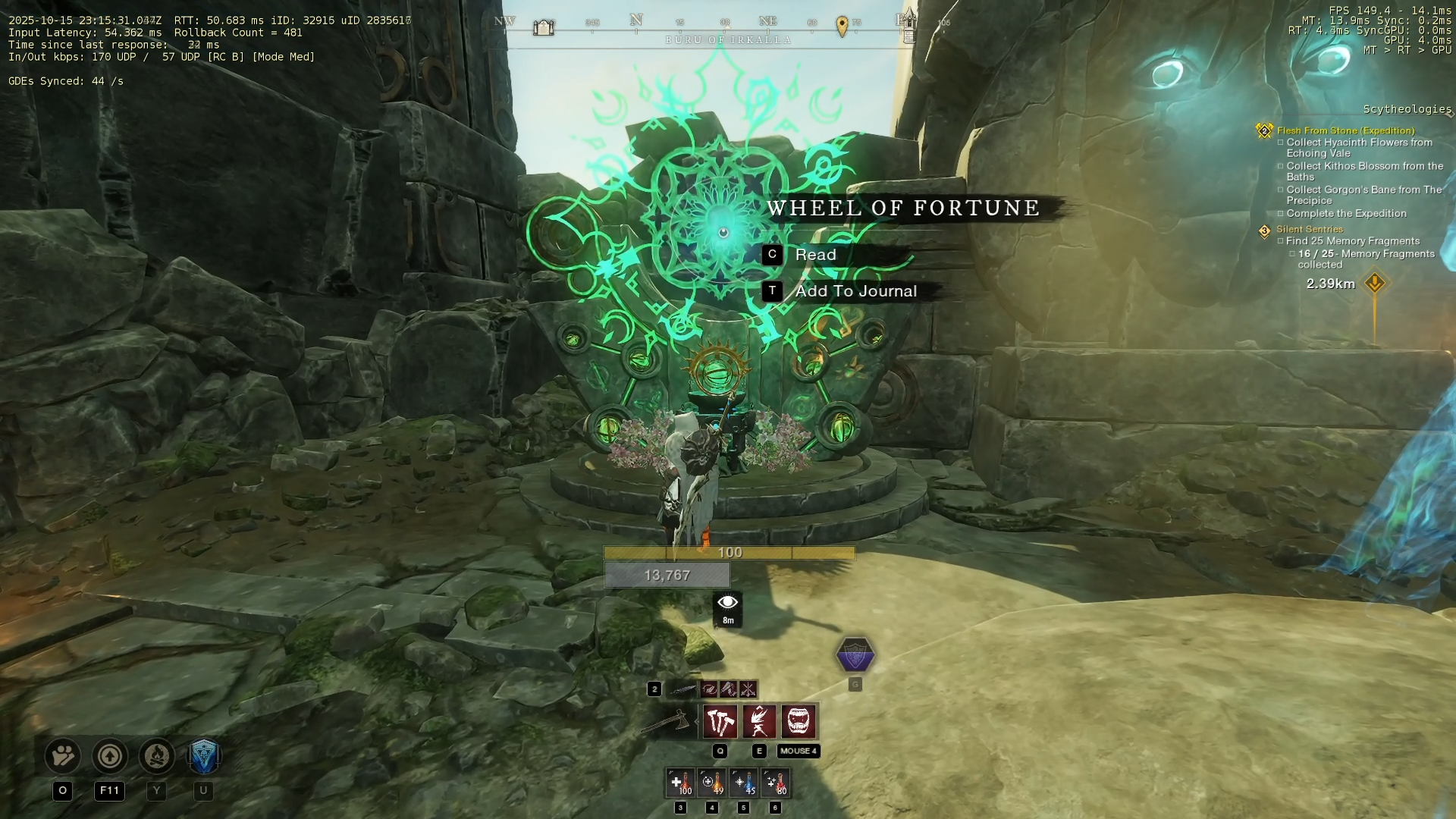This screenshot has width=1456, height=819.
Task: Use the leaping strike hatchet ability
Action: pos(759,721)
